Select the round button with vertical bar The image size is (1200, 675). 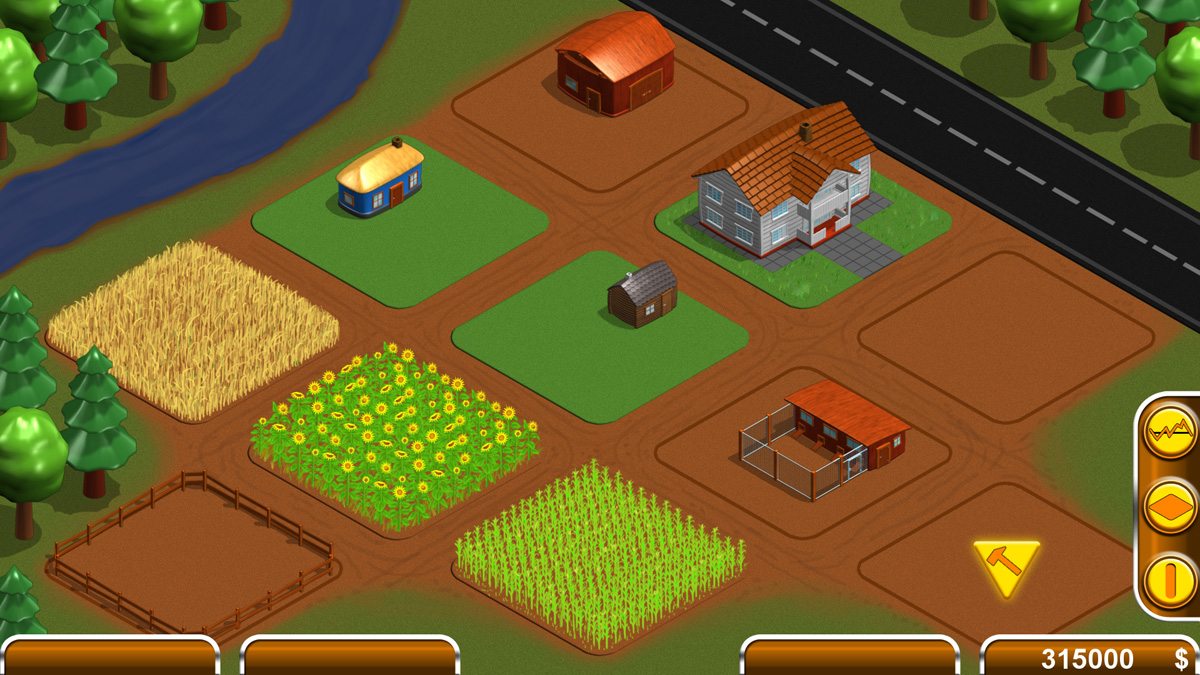1170,582
